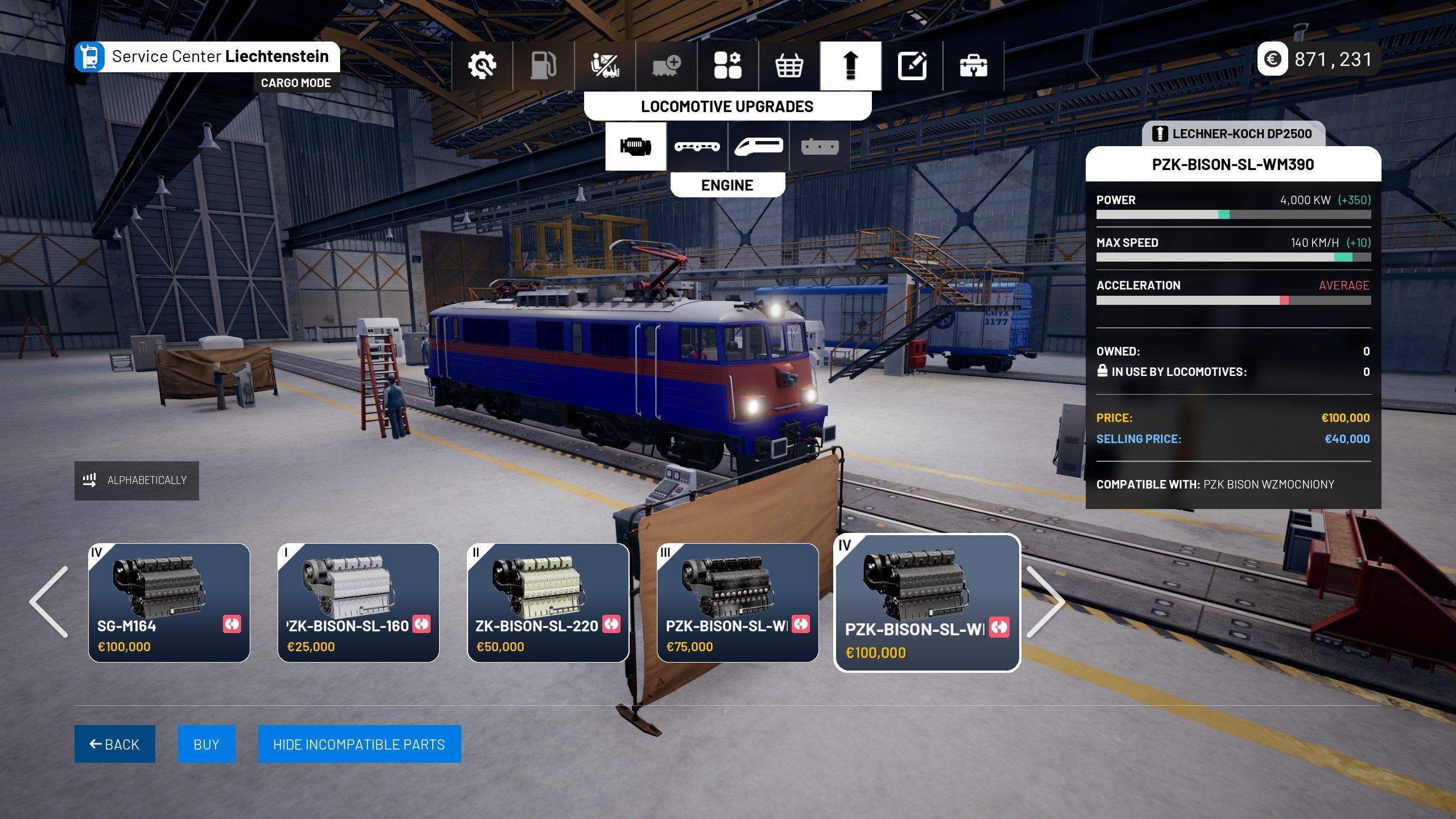The width and height of the screenshot is (1456, 819).
Task: Open the Alphabetically sorting dropdown
Action: [x=136, y=481]
